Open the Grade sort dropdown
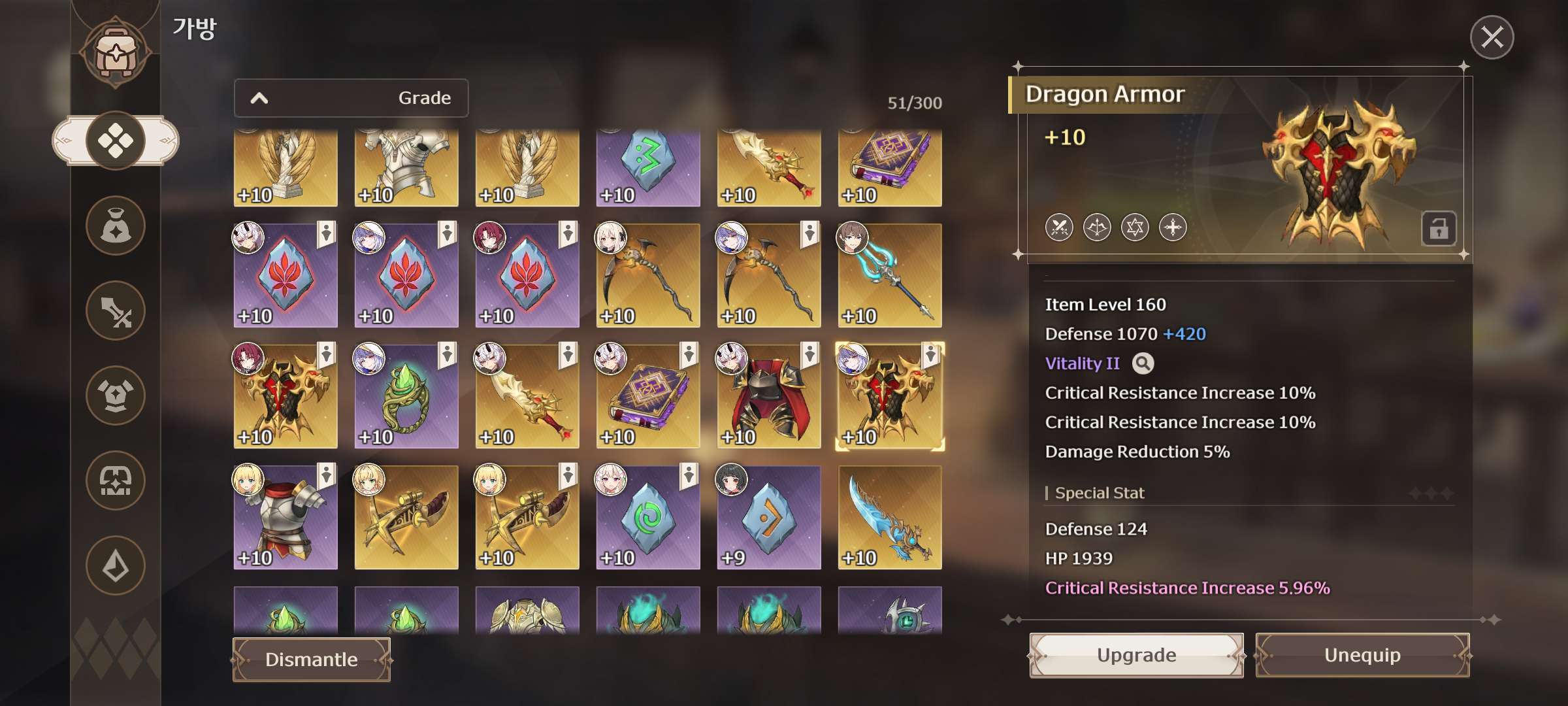1568x706 pixels. (351, 98)
